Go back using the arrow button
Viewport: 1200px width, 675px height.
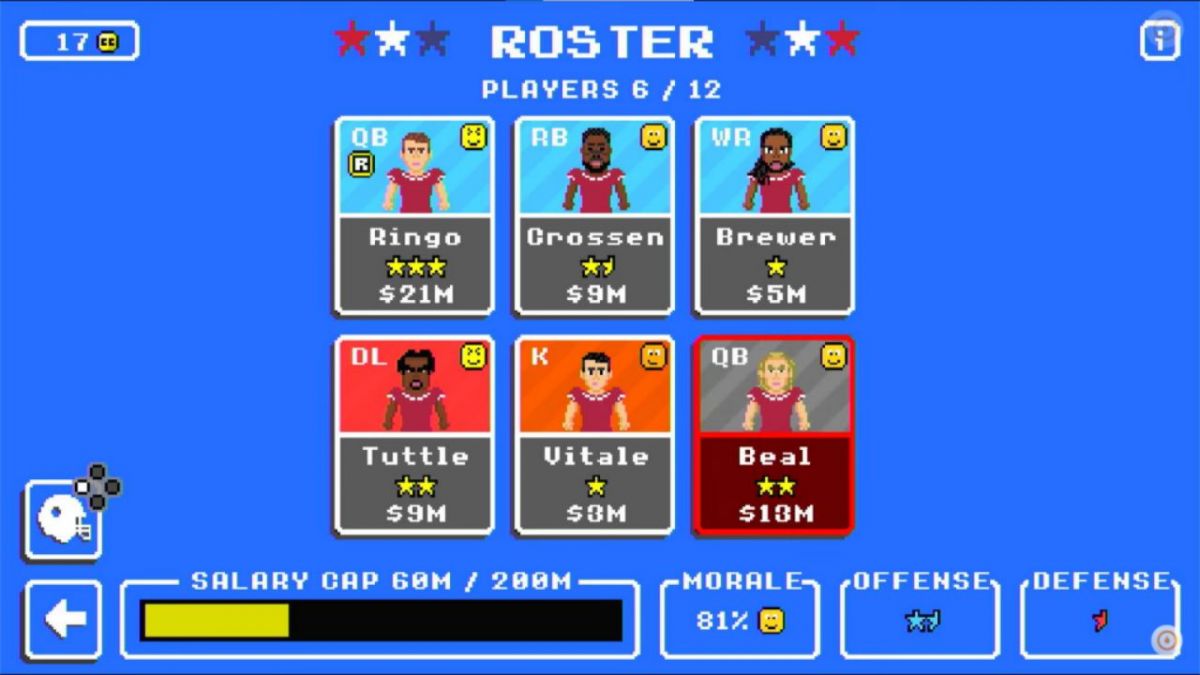(x=63, y=619)
